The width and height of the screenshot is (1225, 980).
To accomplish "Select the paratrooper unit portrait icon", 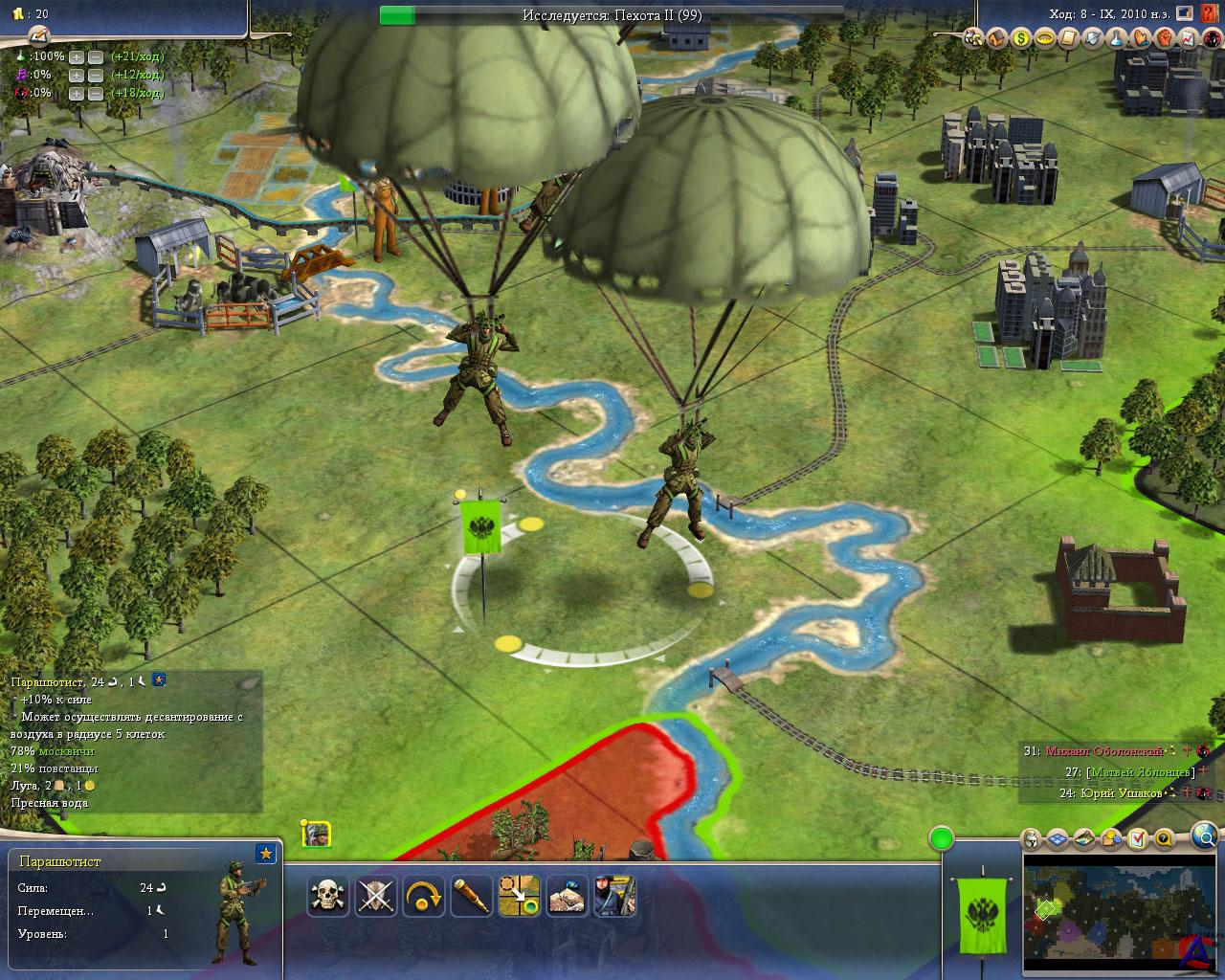I will (316, 834).
